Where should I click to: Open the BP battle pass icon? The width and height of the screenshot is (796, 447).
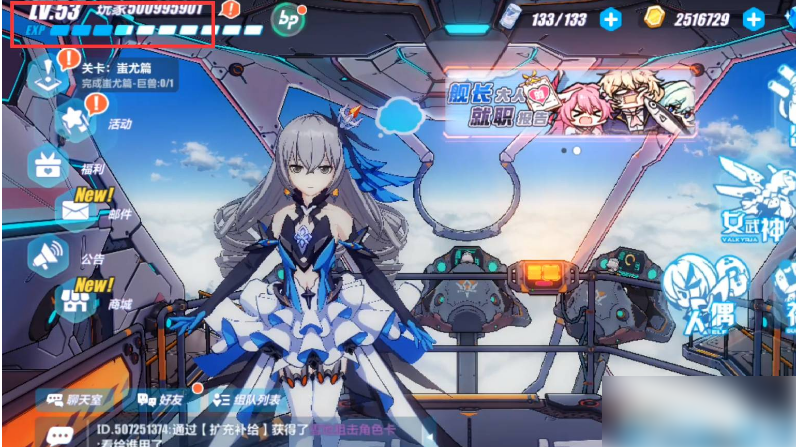pos(290,17)
